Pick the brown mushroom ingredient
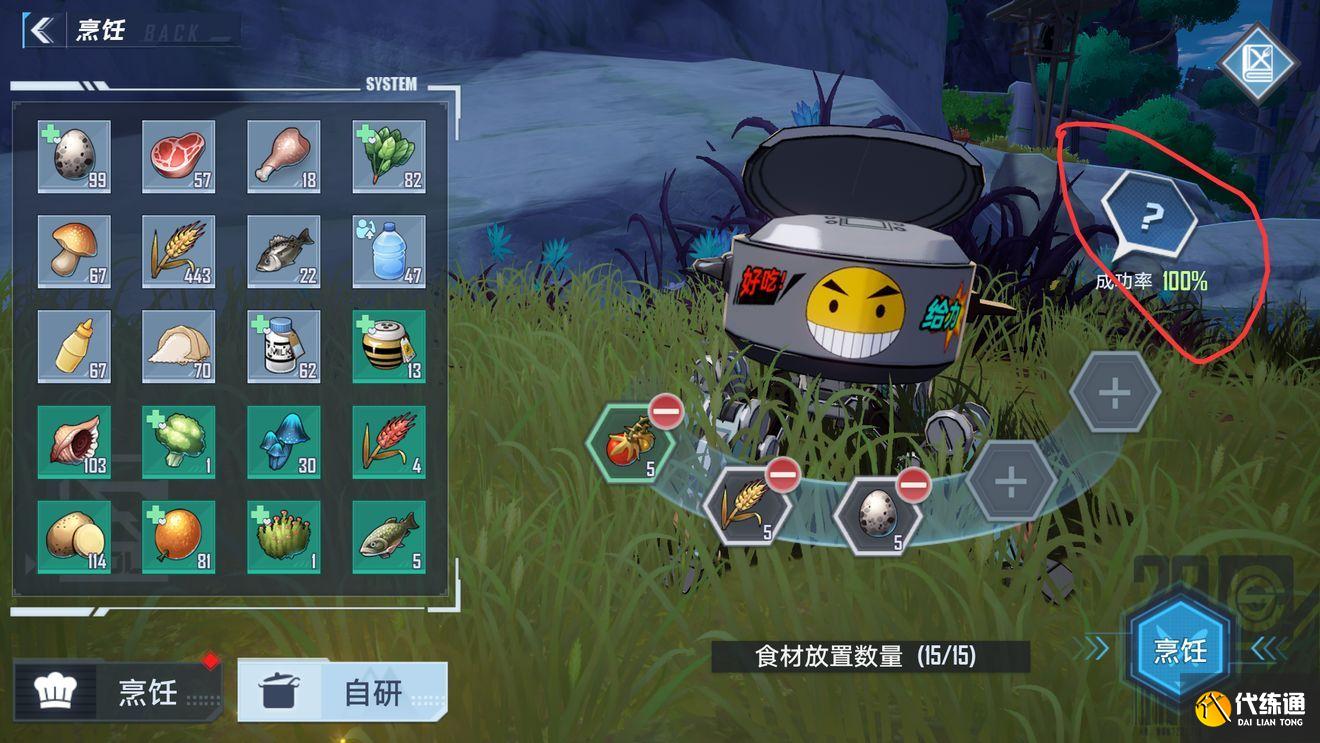The width and height of the screenshot is (1320, 743). [x=74, y=251]
